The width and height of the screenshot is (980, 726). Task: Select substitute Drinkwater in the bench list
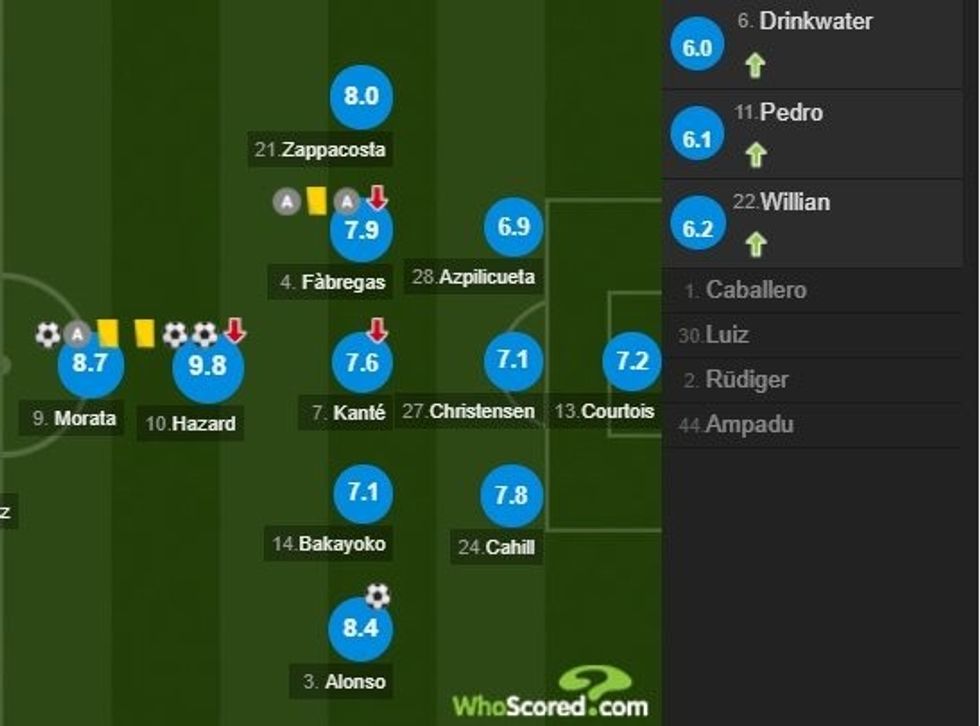coord(815,21)
